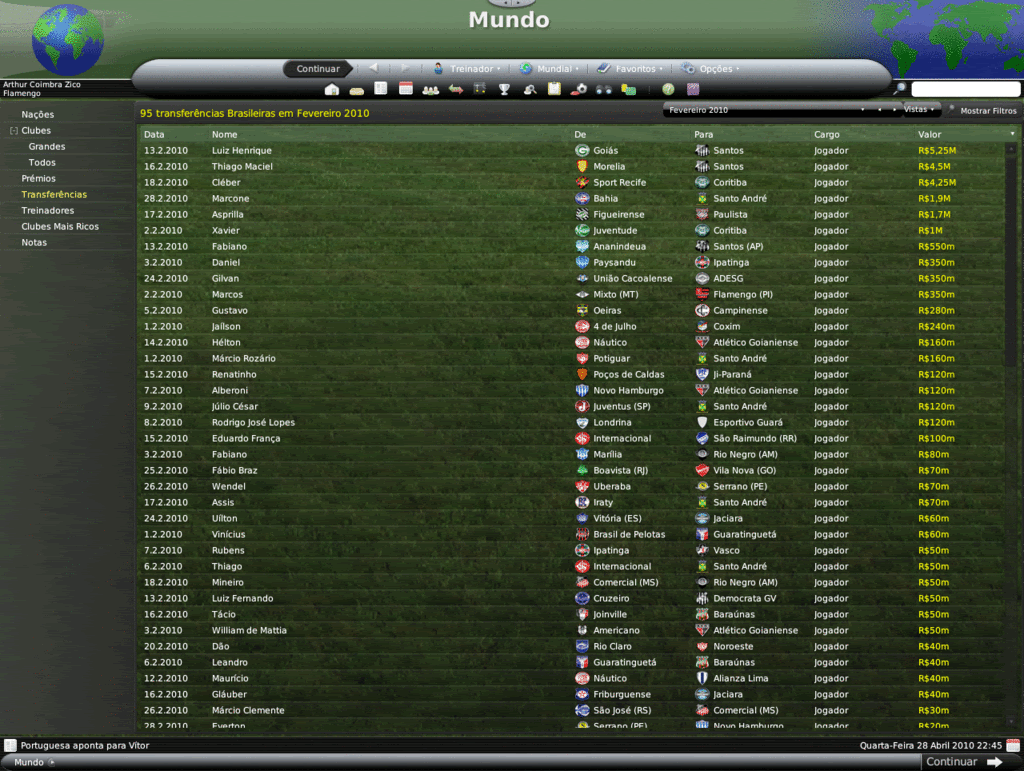The width and height of the screenshot is (1024, 771).
Task: Sort transfers by the Valor column
Action: [929, 134]
